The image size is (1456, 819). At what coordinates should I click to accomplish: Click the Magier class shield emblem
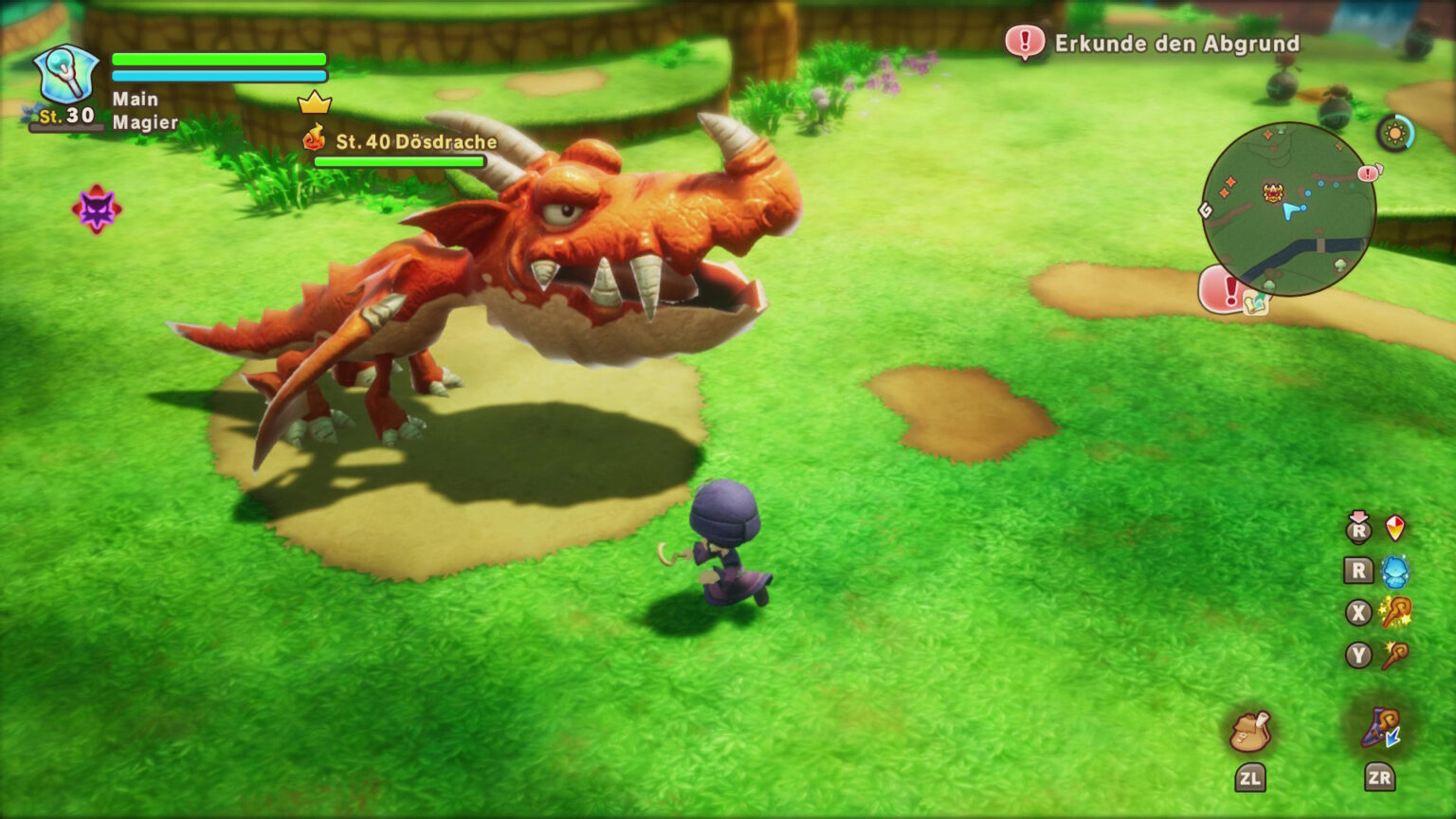point(65,74)
